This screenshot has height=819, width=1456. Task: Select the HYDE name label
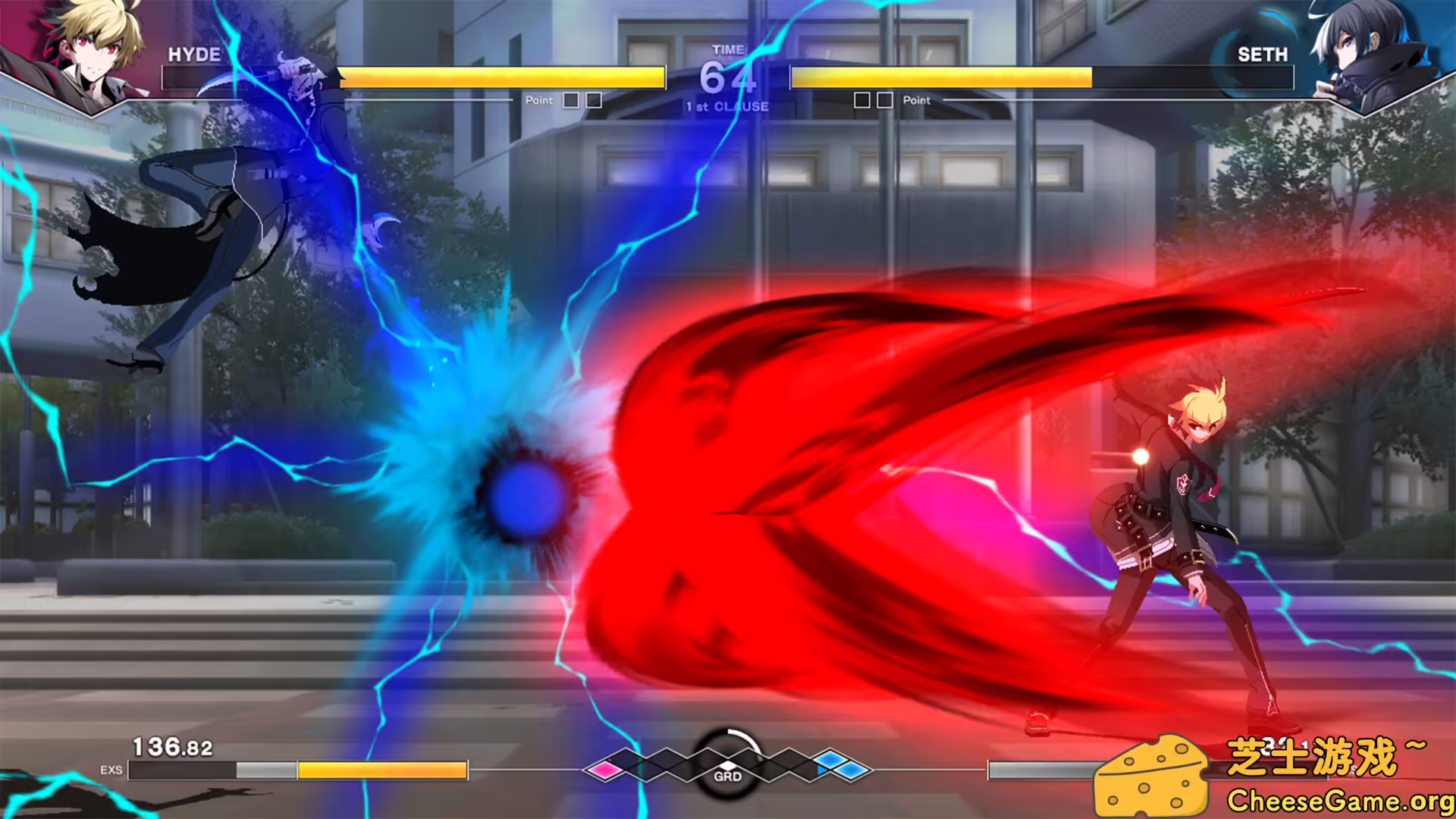pos(196,55)
